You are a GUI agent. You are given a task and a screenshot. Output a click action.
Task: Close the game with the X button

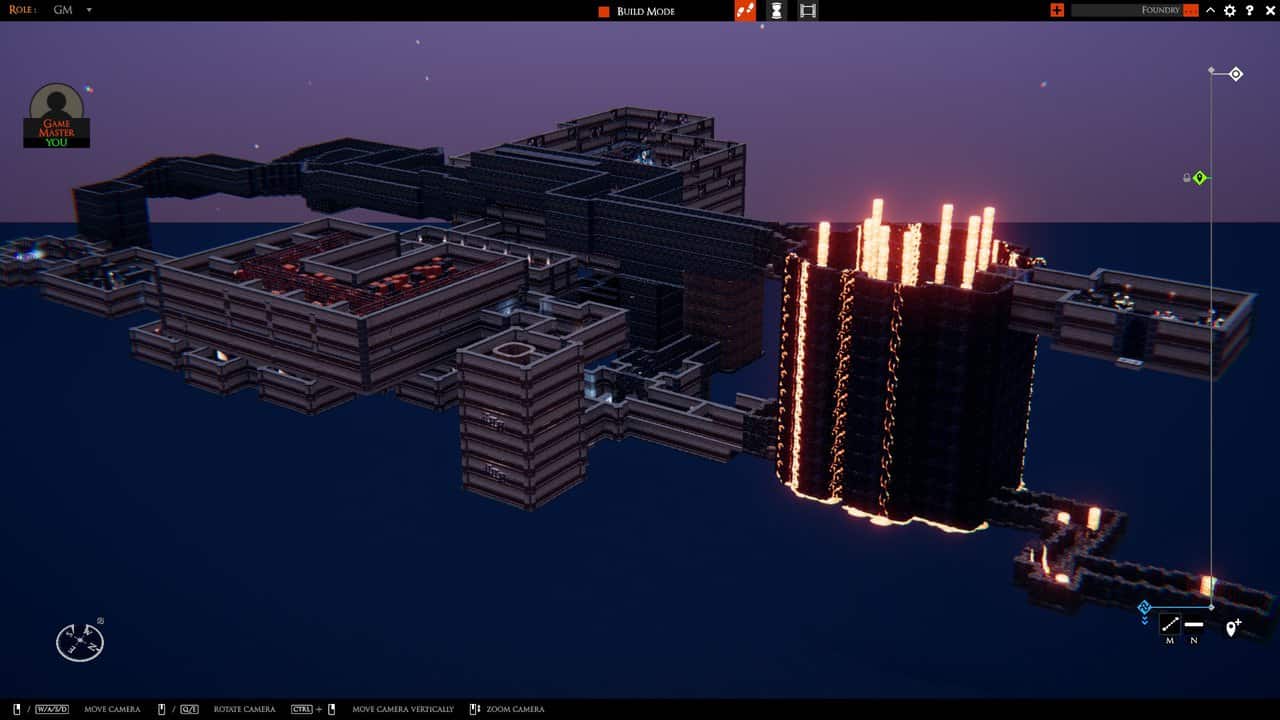1268,10
